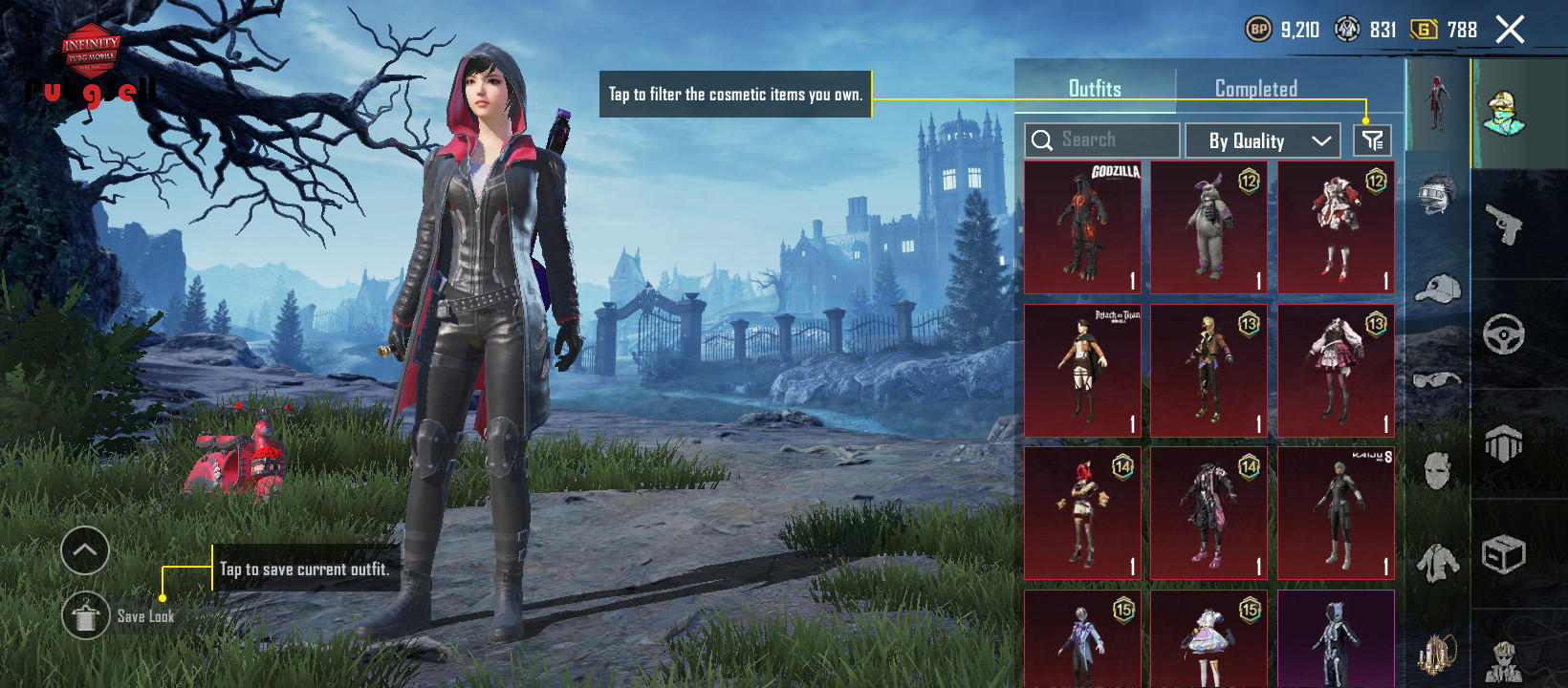
Task: Close the inventory screen with the X
Action: pos(1510,30)
